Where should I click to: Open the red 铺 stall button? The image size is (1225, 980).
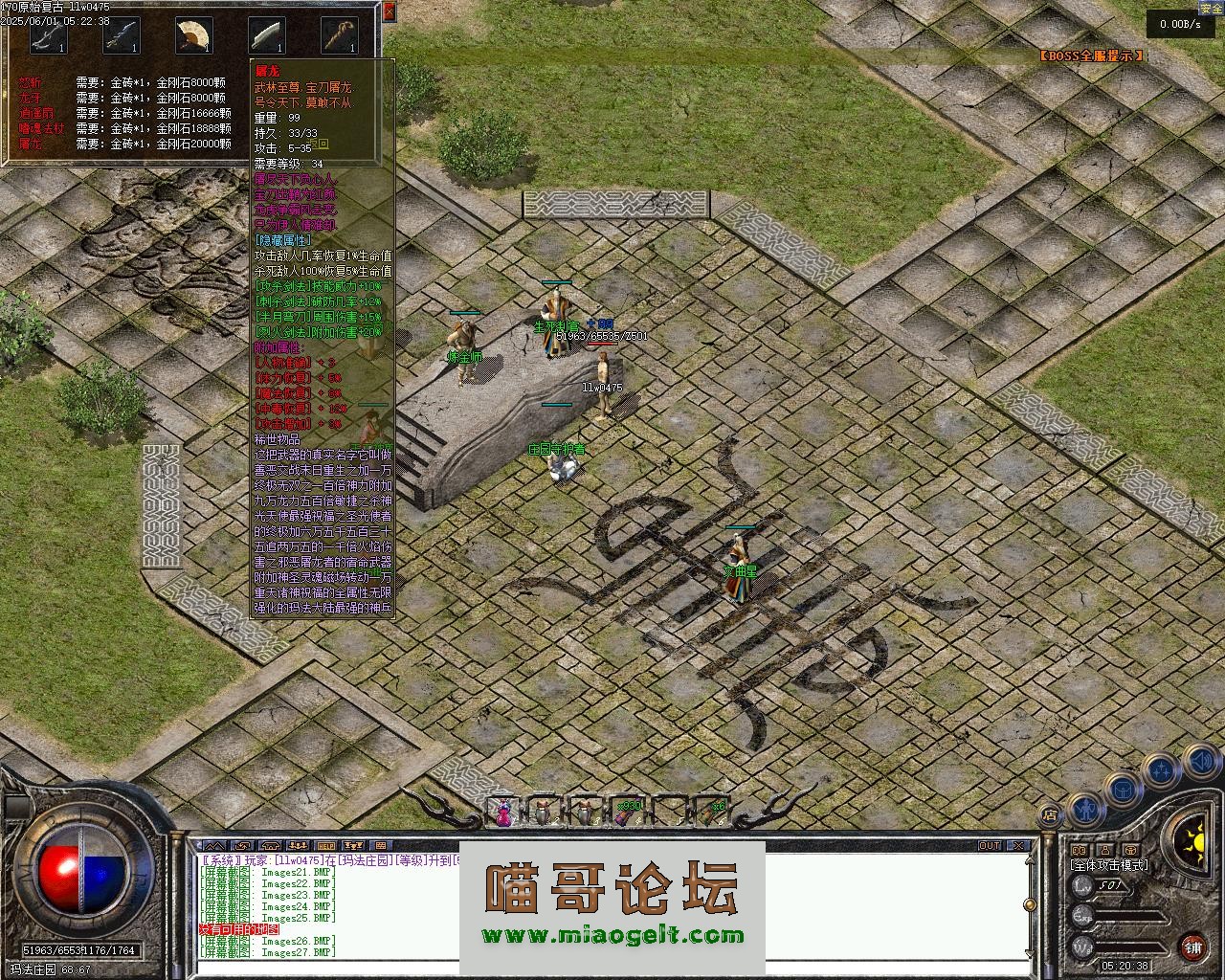[1193, 947]
